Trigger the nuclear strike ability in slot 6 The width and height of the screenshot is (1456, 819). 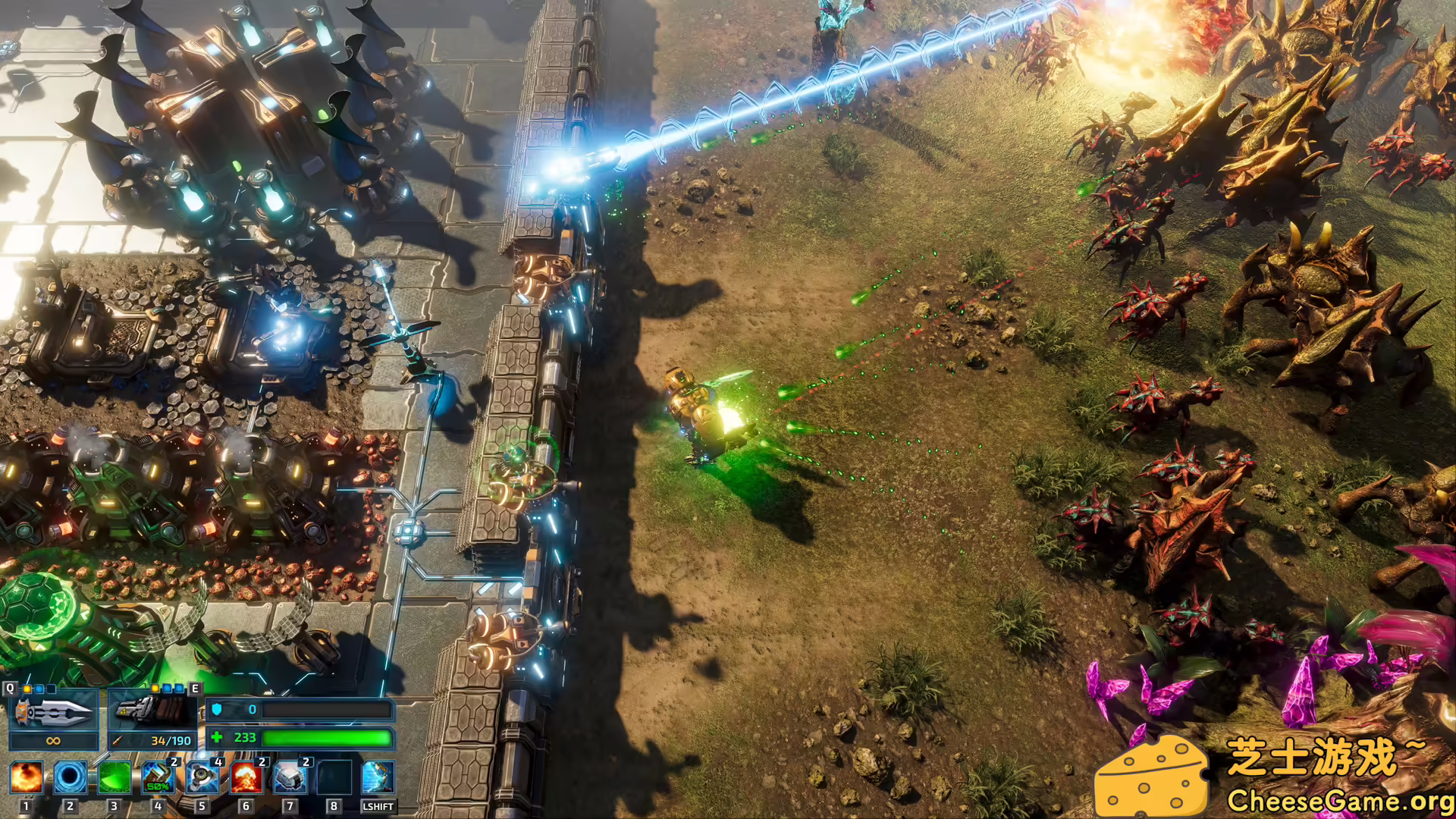pyautogui.click(x=246, y=780)
